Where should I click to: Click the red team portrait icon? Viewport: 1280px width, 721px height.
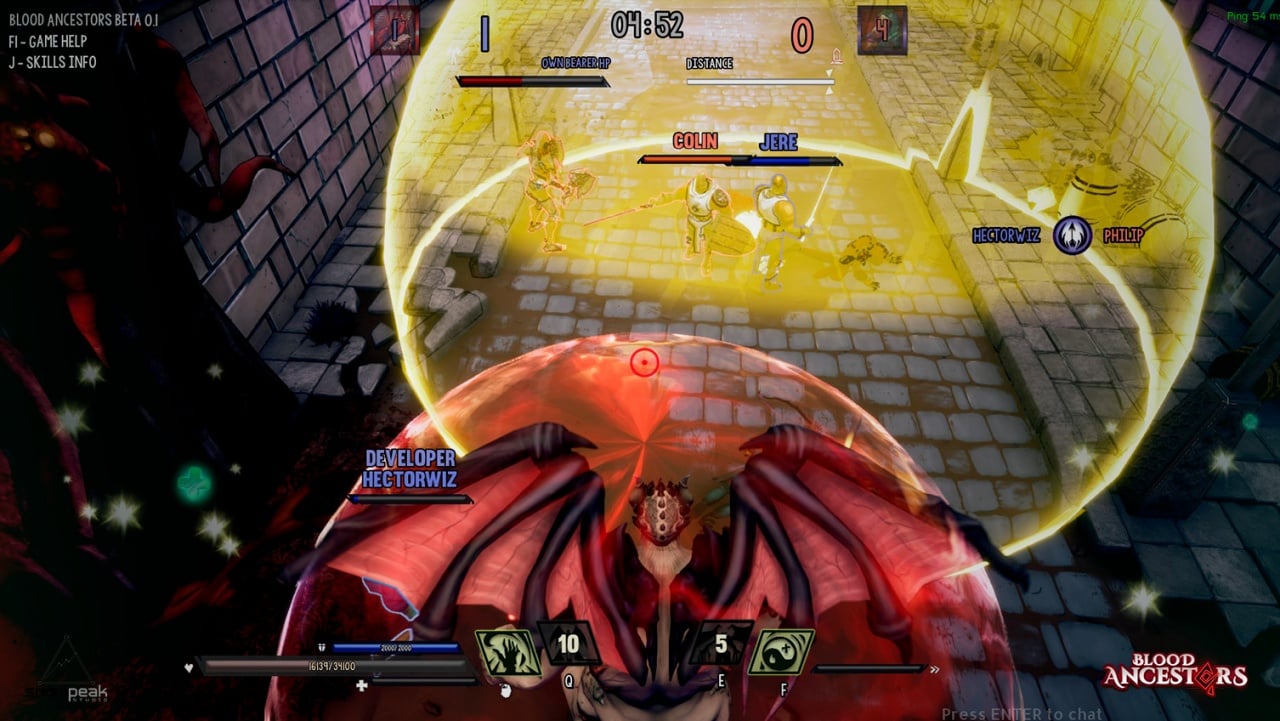(x=395, y=31)
